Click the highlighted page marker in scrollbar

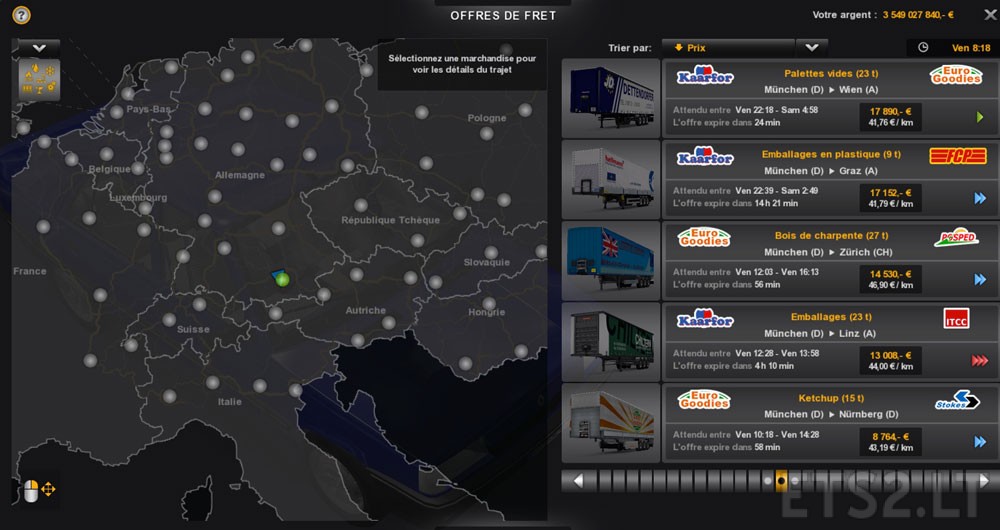781,480
